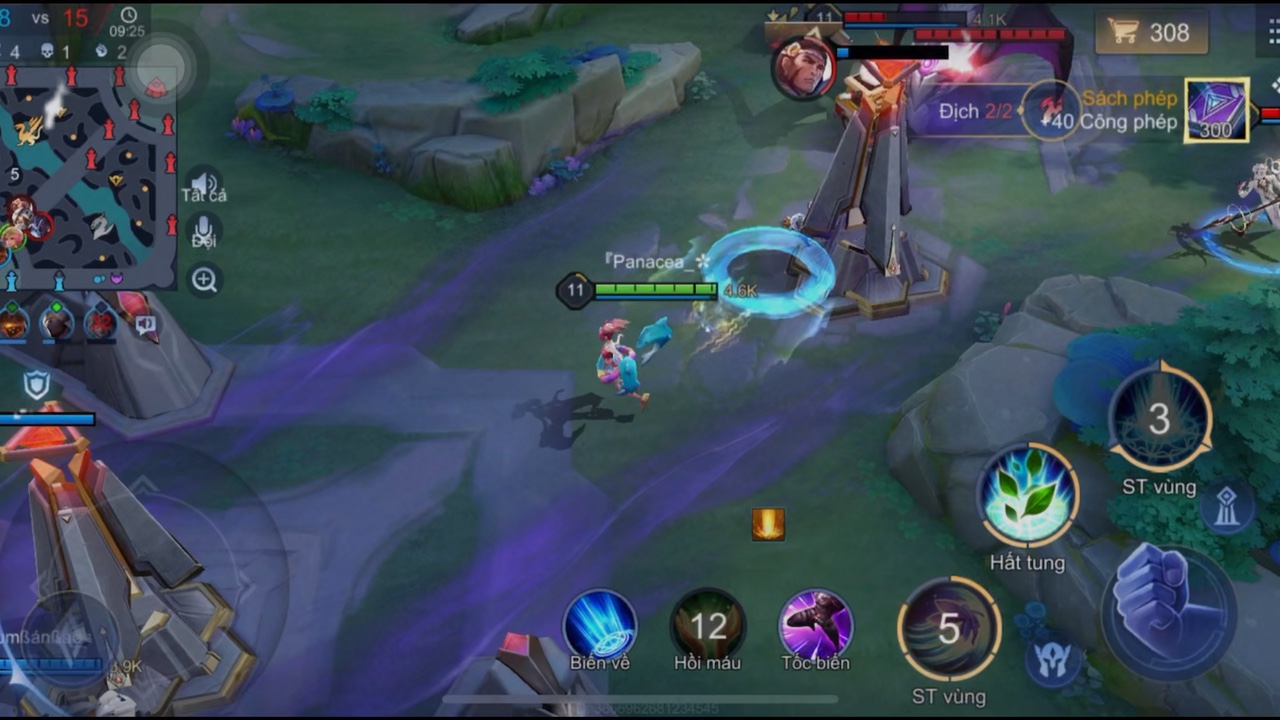Image resolution: width=1280 pixels, height=720 pixels.
Task: Click the minion helmet attack button
Action: 1053,660
